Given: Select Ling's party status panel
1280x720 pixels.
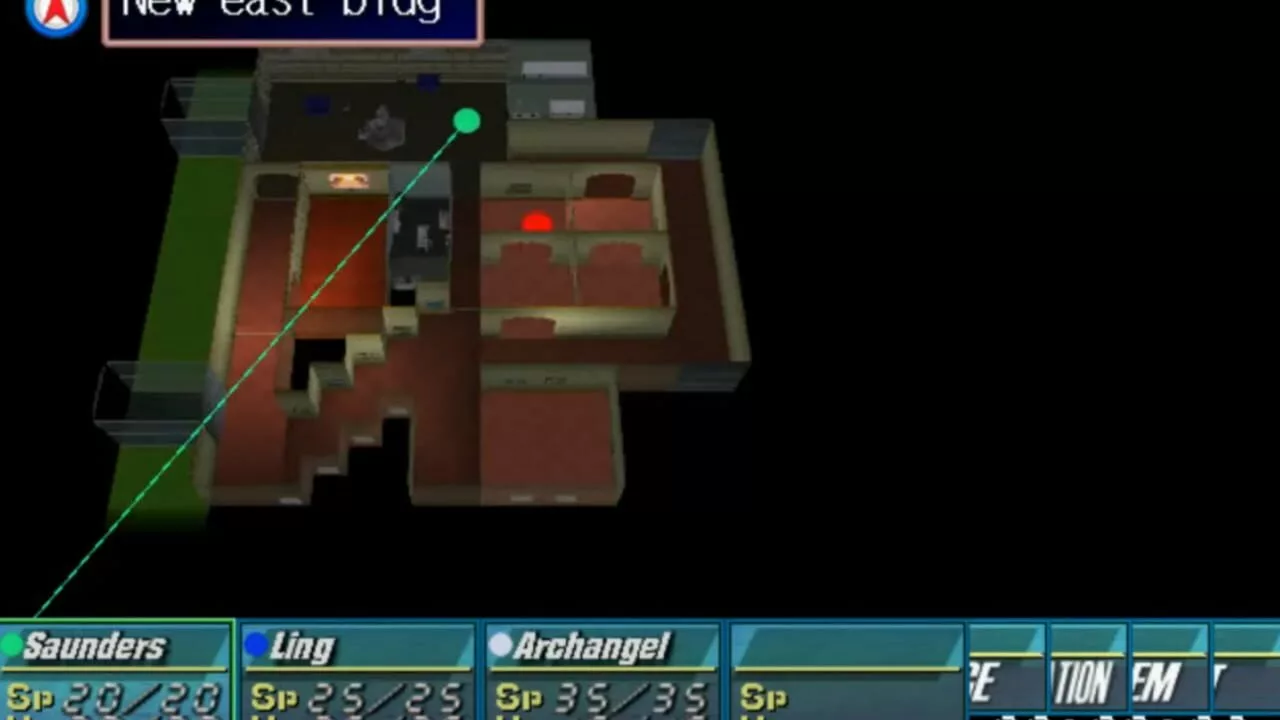Looking at the screenshot, I should pos(358,670).
